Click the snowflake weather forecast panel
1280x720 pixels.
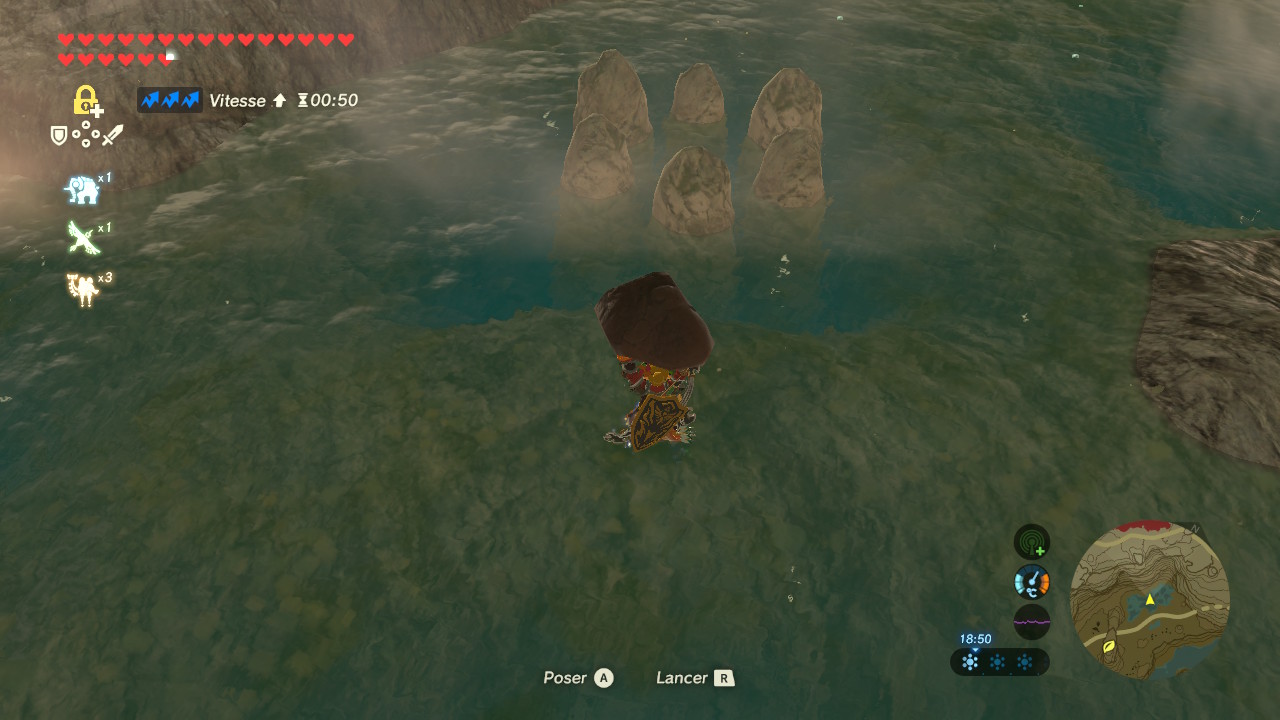[998, 662]
